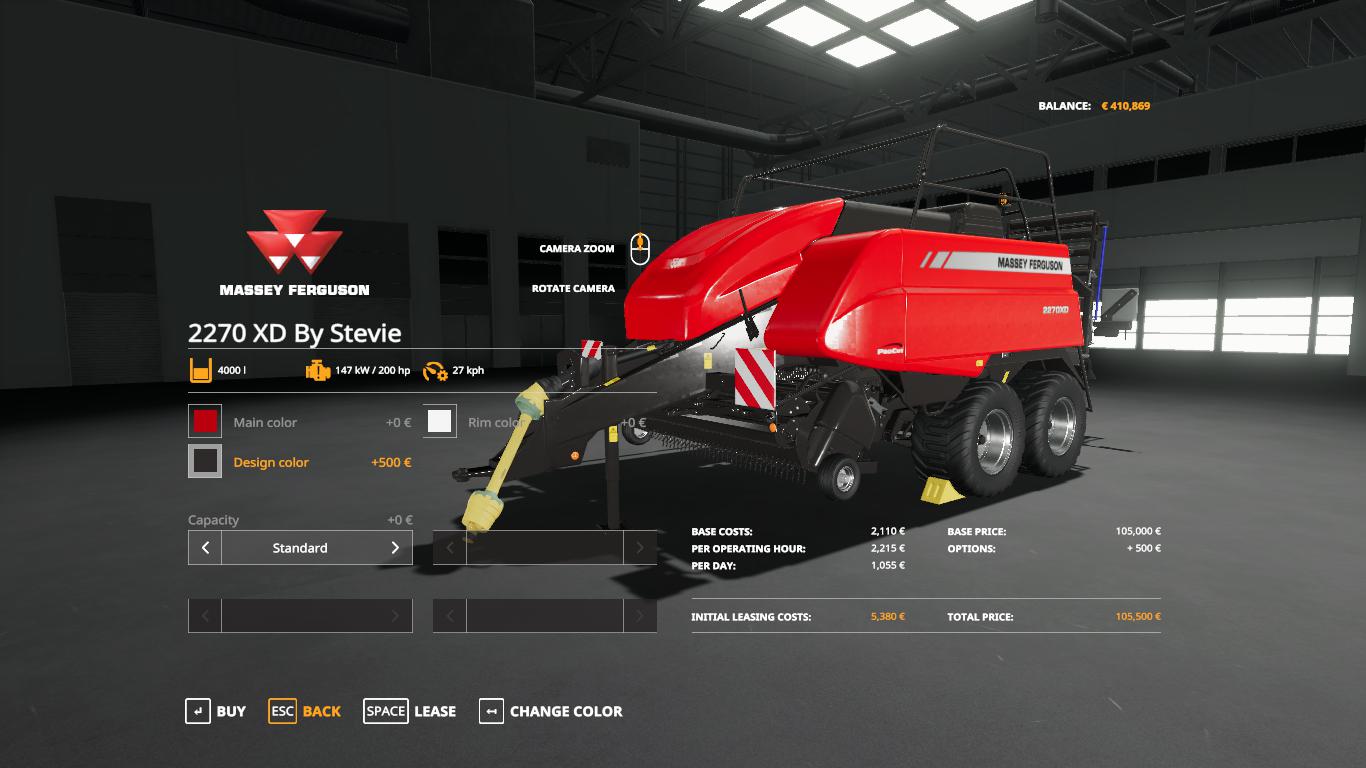
Task: Switch Capacity to the next option
Action: click(x=395, y=548)
